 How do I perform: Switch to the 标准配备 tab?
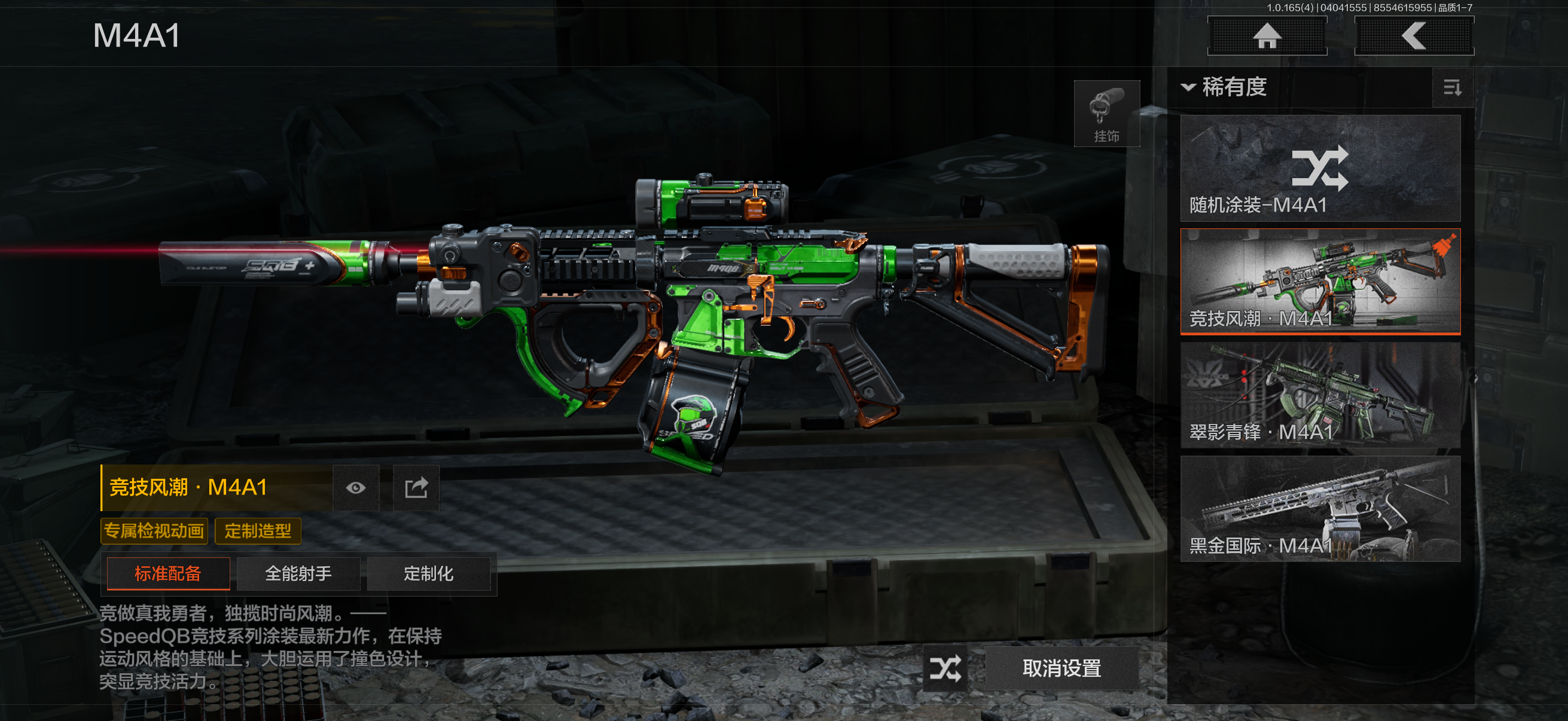[168, 574]
